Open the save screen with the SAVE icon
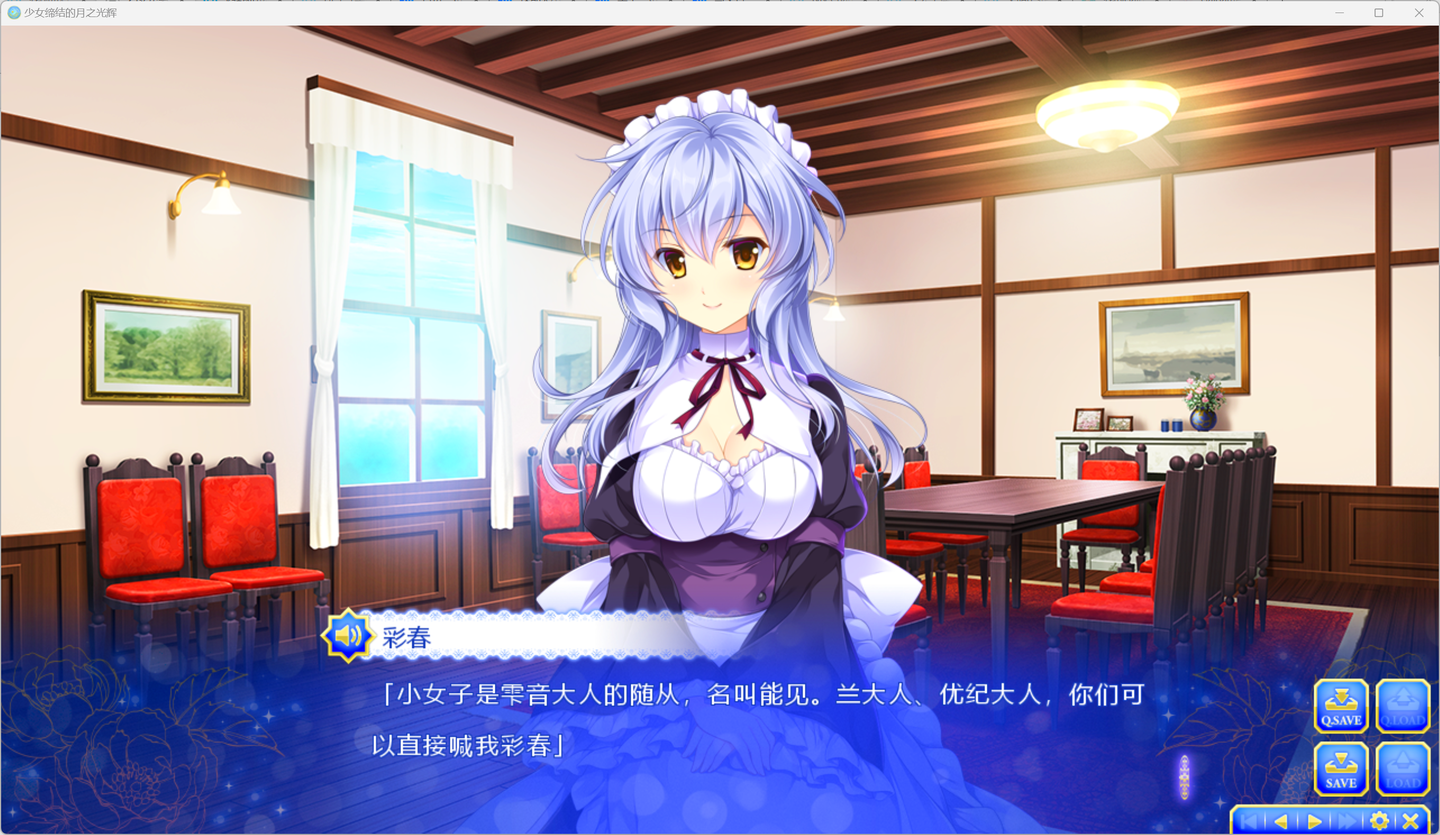The width and height of the screenshot is (1440, 835). coord(1340,770)
